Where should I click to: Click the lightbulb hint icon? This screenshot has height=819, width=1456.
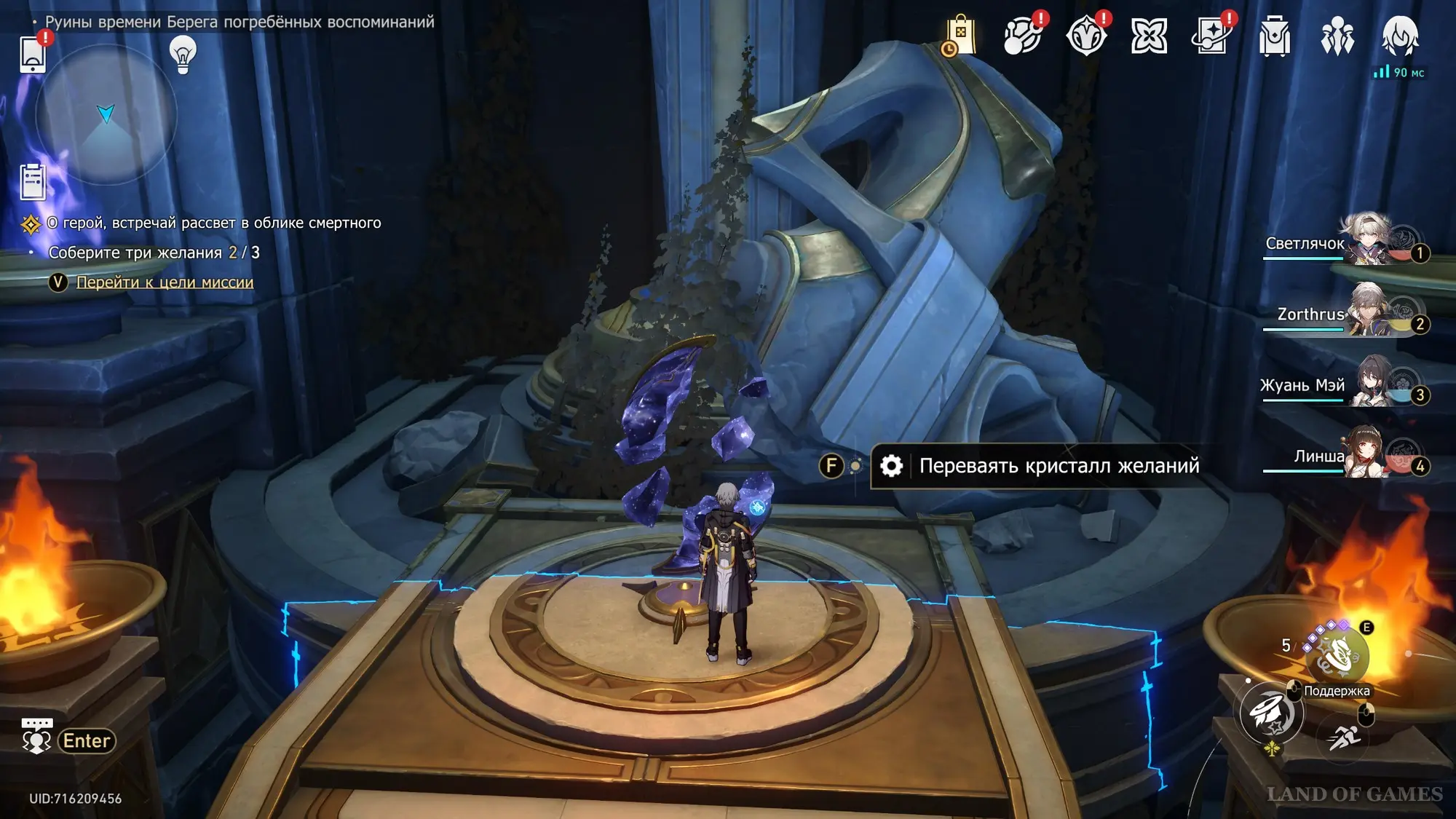[x=183, y=54]
